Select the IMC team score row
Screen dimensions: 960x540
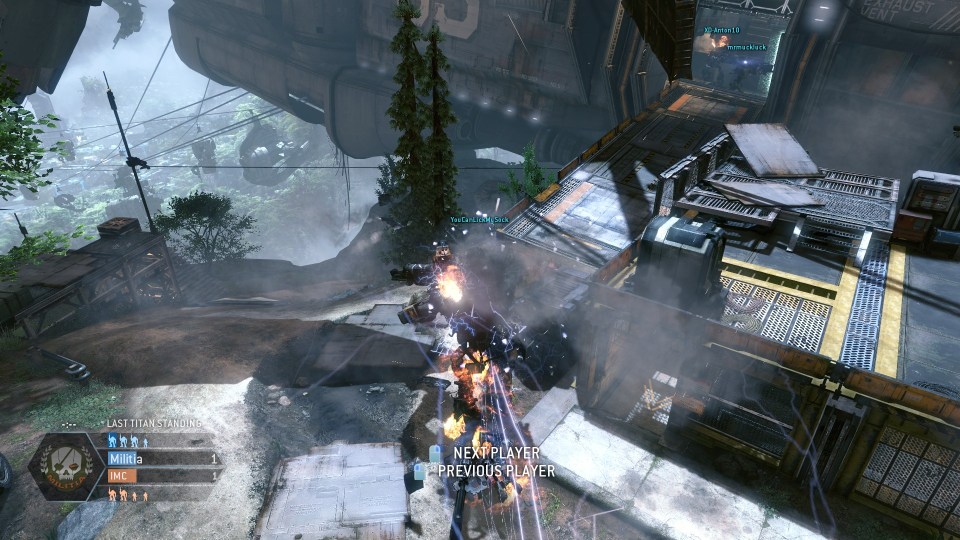(x=161, y=476)
